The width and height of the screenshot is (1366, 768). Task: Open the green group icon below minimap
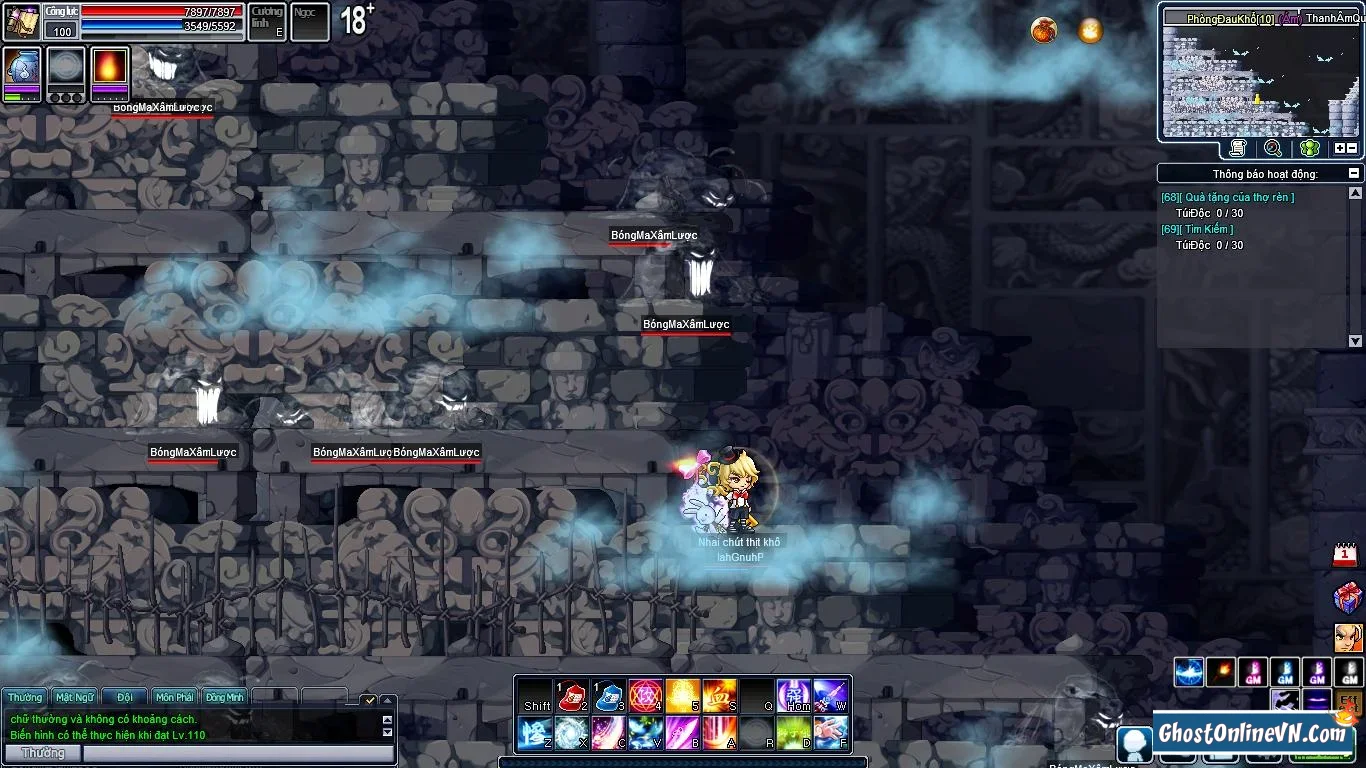pos(1310,148)
